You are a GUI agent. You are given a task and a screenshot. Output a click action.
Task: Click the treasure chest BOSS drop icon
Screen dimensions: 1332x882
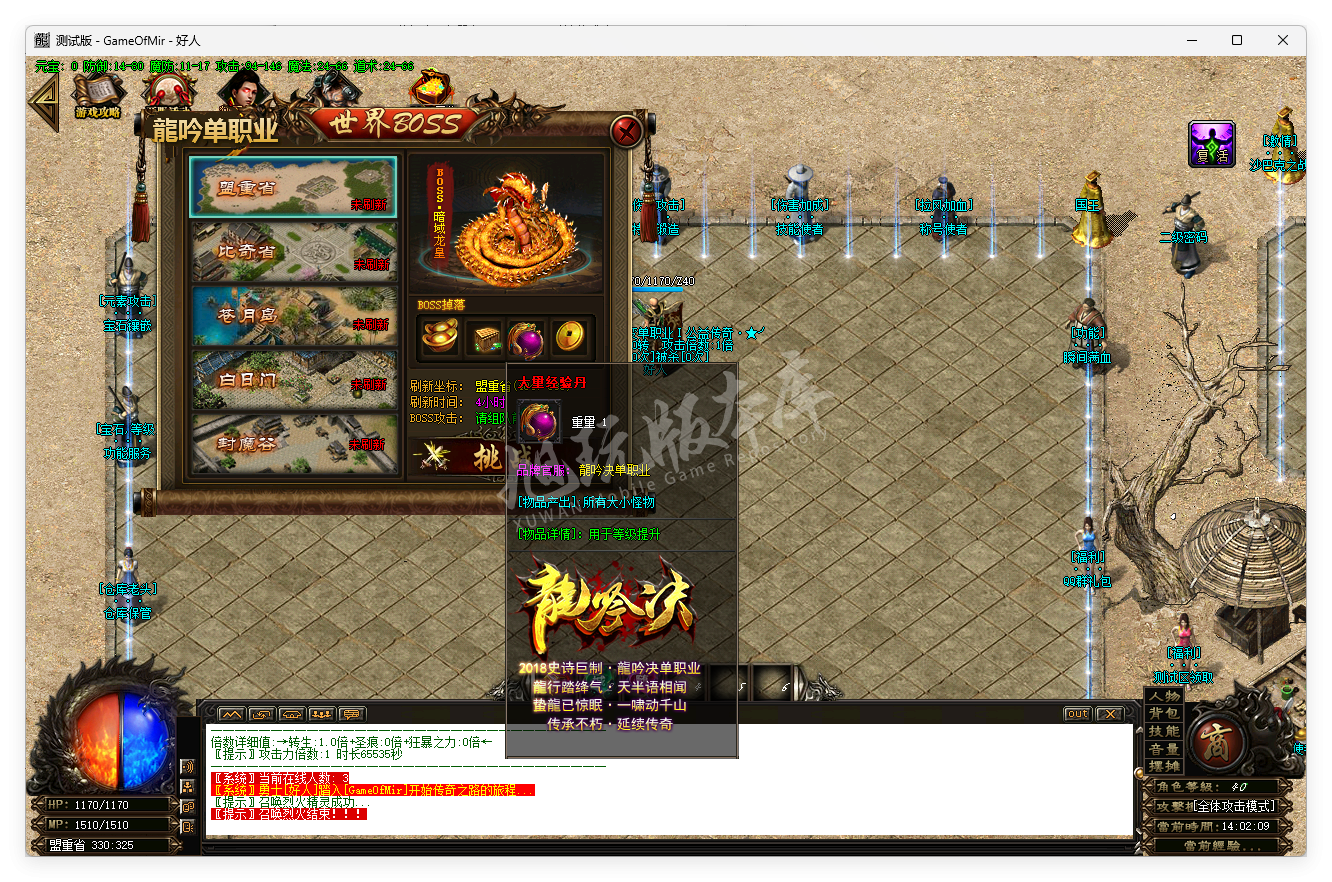point(485,338)
